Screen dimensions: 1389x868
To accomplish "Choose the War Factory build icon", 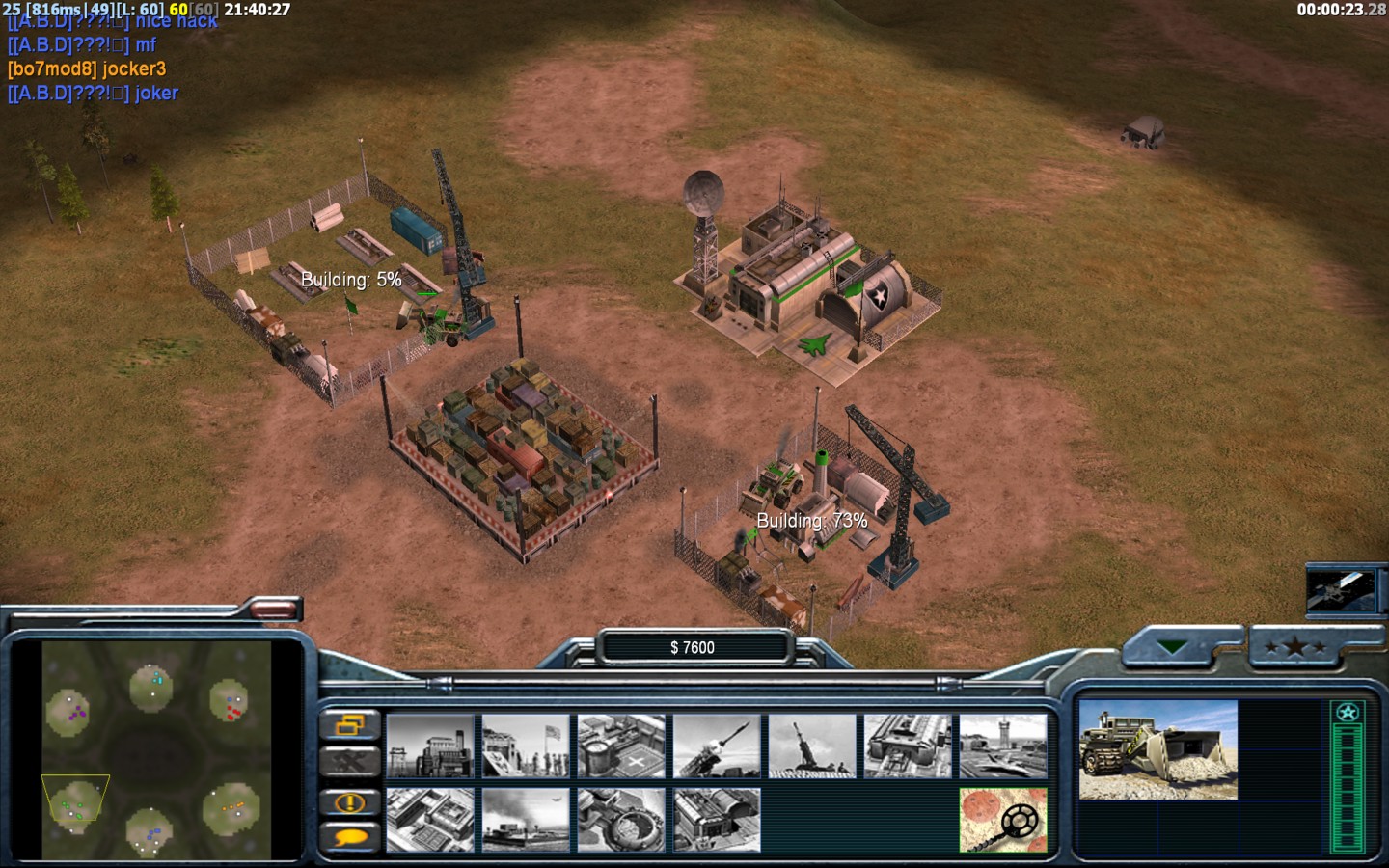I will 908,746.
